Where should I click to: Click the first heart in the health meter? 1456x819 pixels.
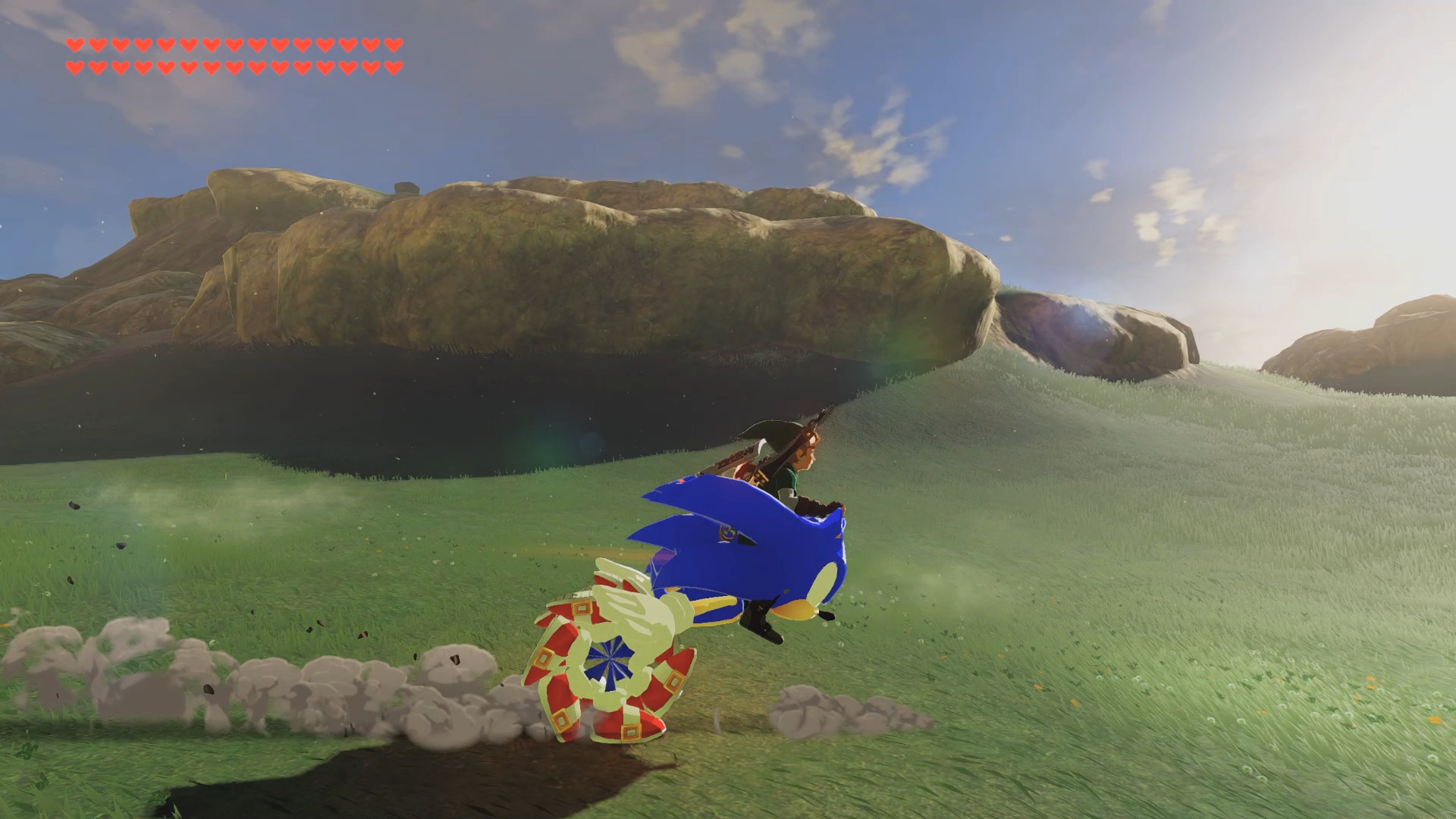click(74, 45)
